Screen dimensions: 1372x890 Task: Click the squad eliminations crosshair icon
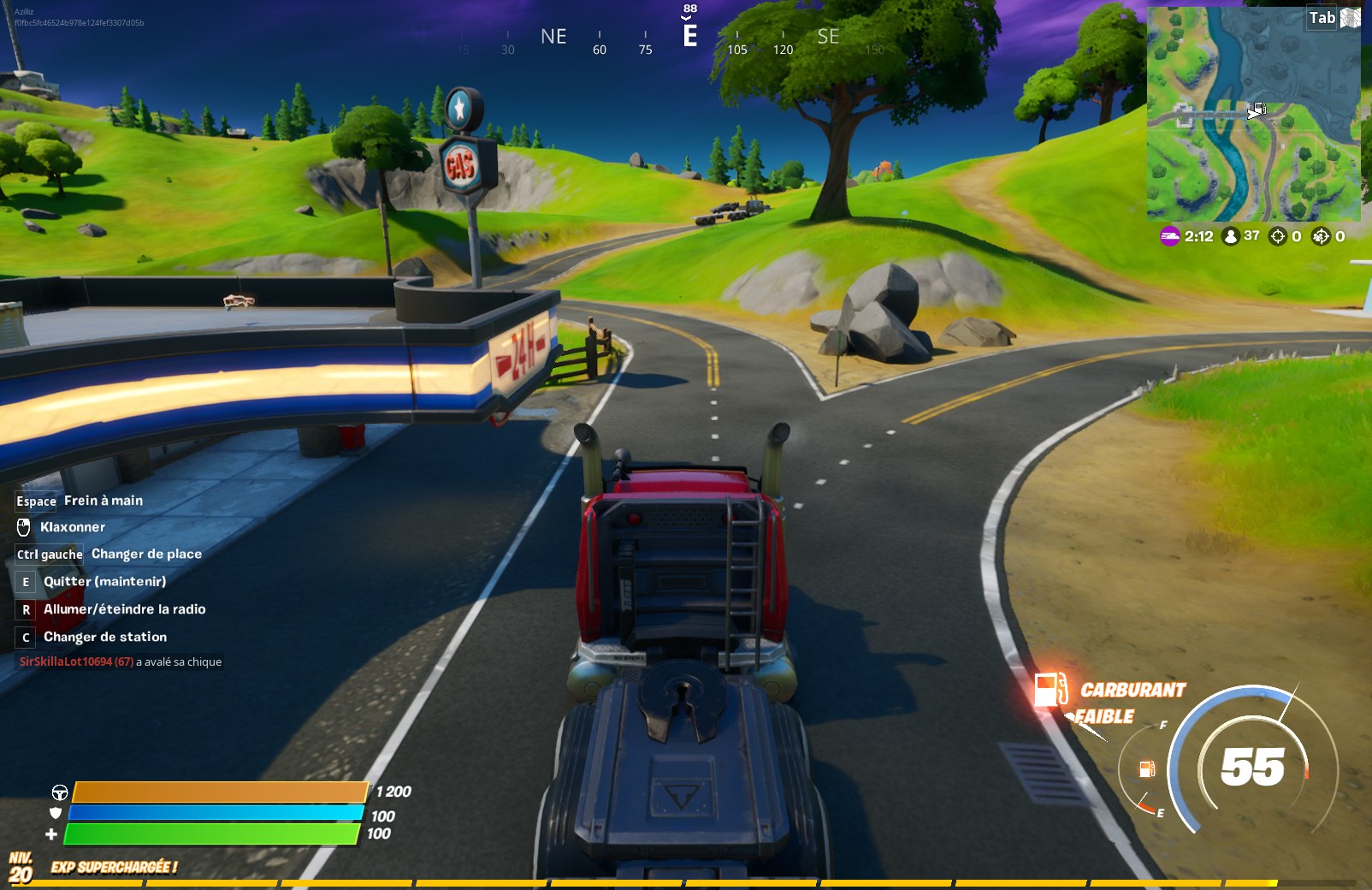click(x=1321, y=238)
